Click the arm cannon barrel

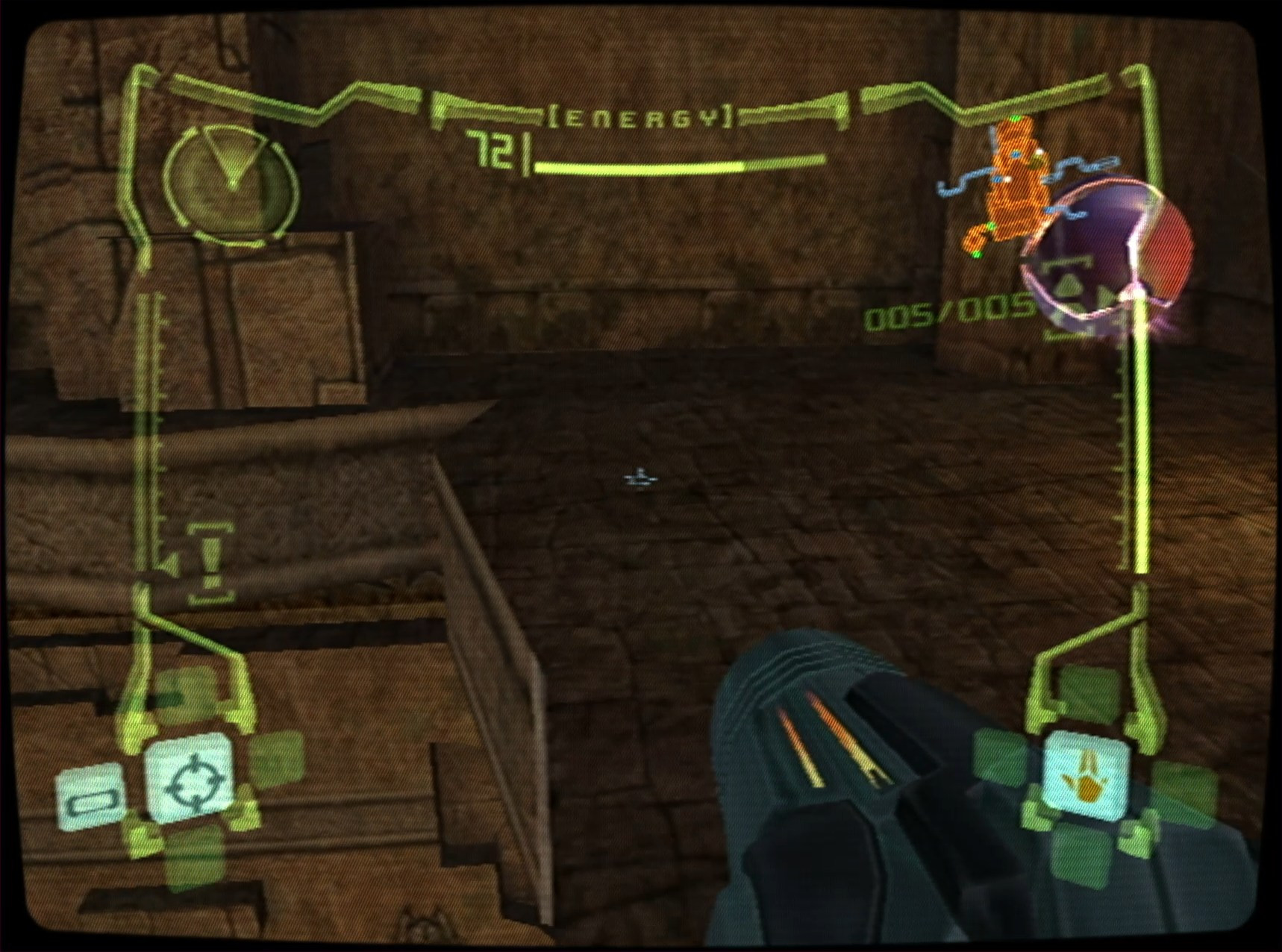pyautogui.click(x=836, y=746)
